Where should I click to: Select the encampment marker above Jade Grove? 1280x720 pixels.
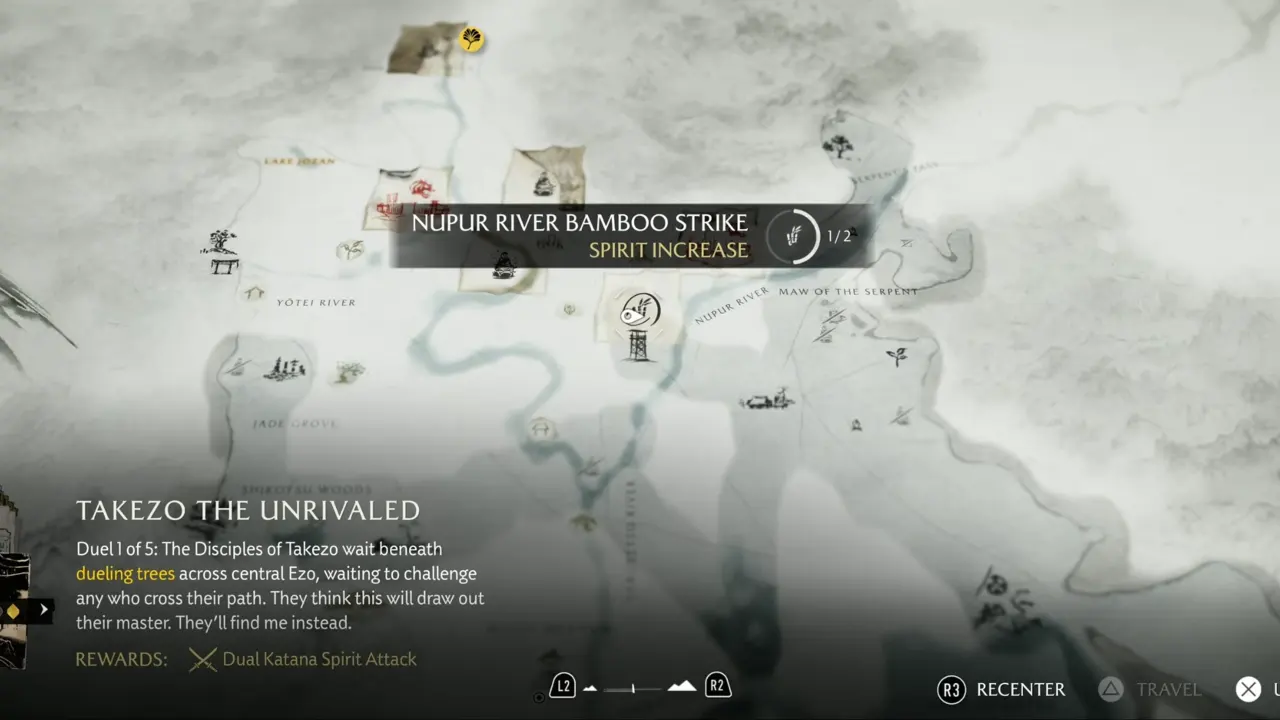click(x=284, y=369)
